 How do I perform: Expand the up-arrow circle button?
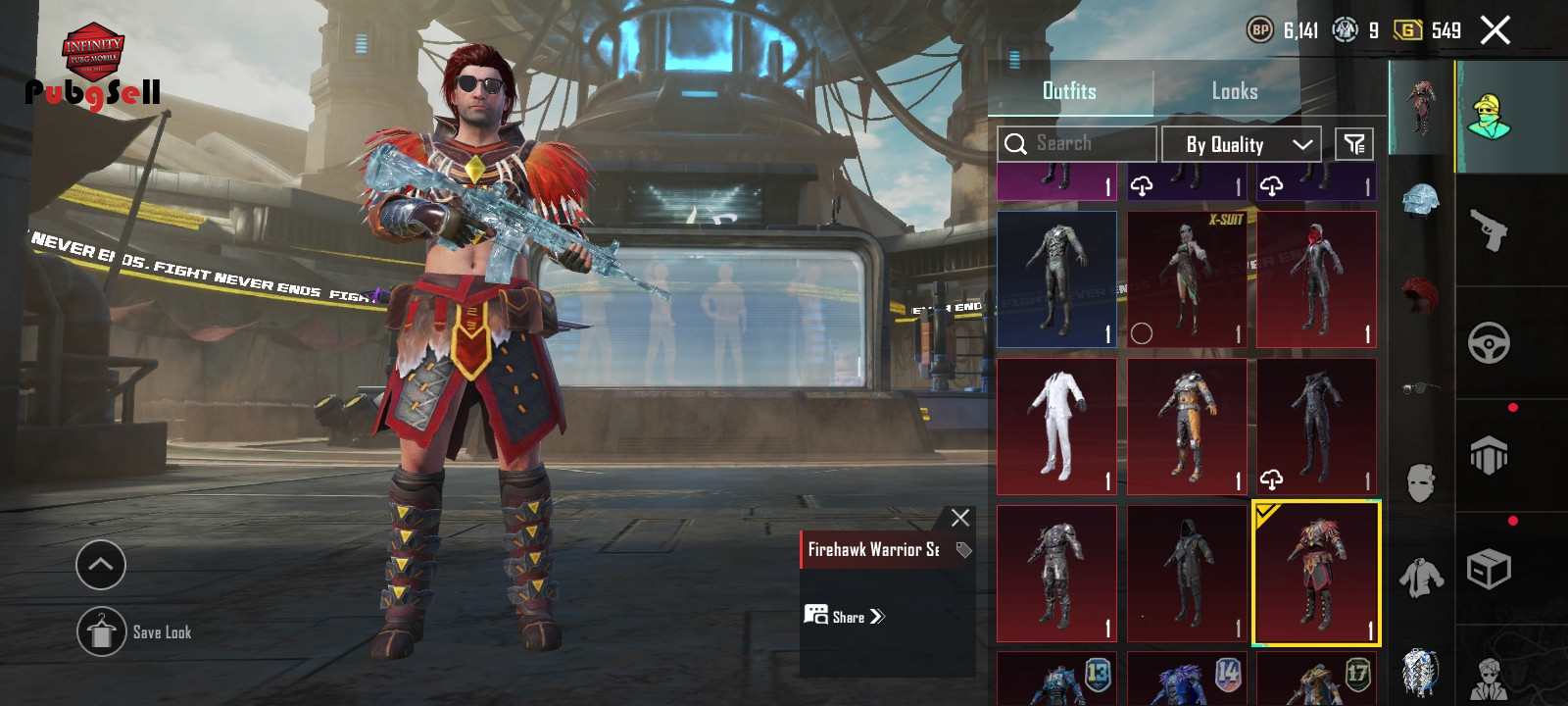101,565
